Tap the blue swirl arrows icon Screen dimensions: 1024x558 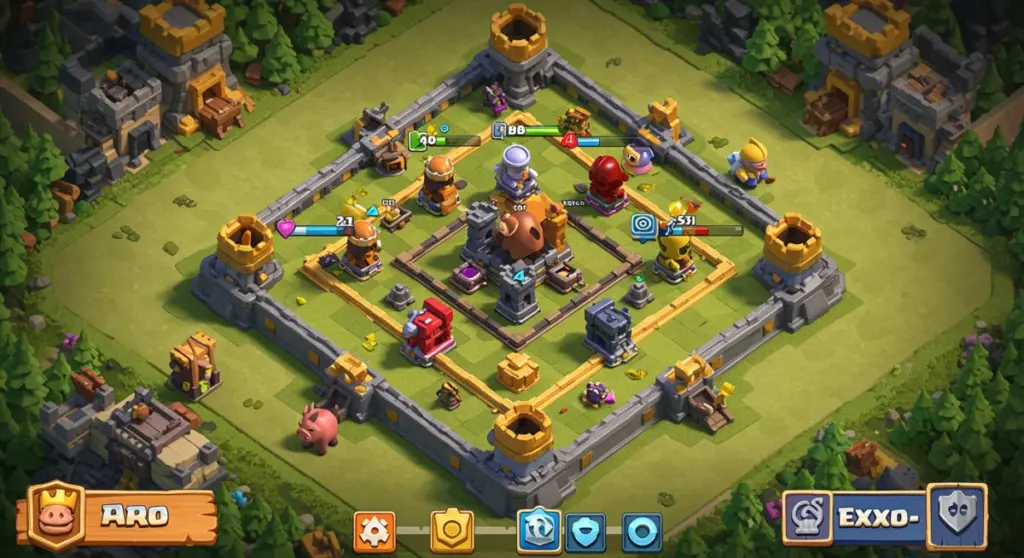(x=538, y=530)
